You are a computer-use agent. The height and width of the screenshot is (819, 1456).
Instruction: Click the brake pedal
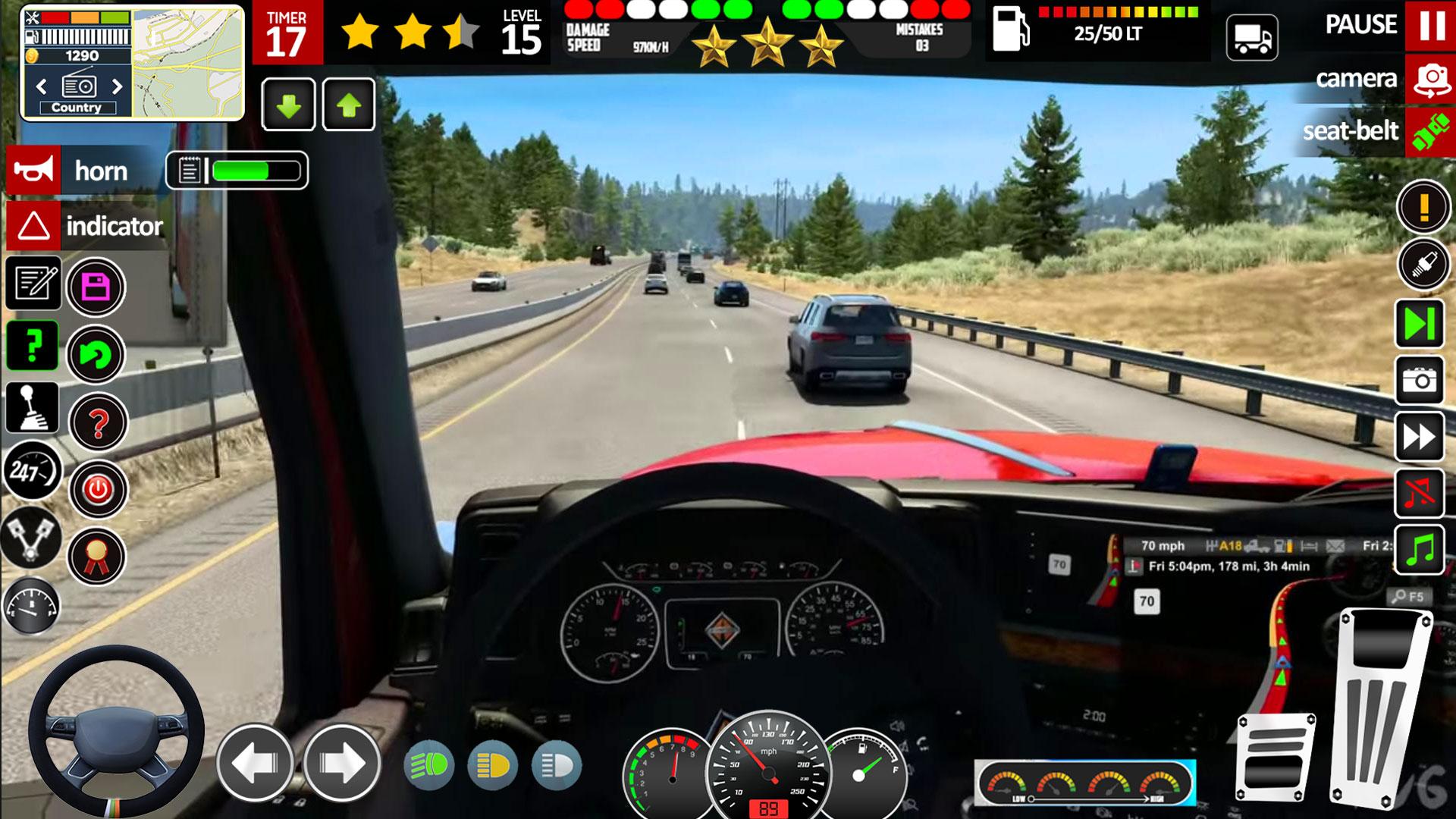click(x=1276, y=758)
